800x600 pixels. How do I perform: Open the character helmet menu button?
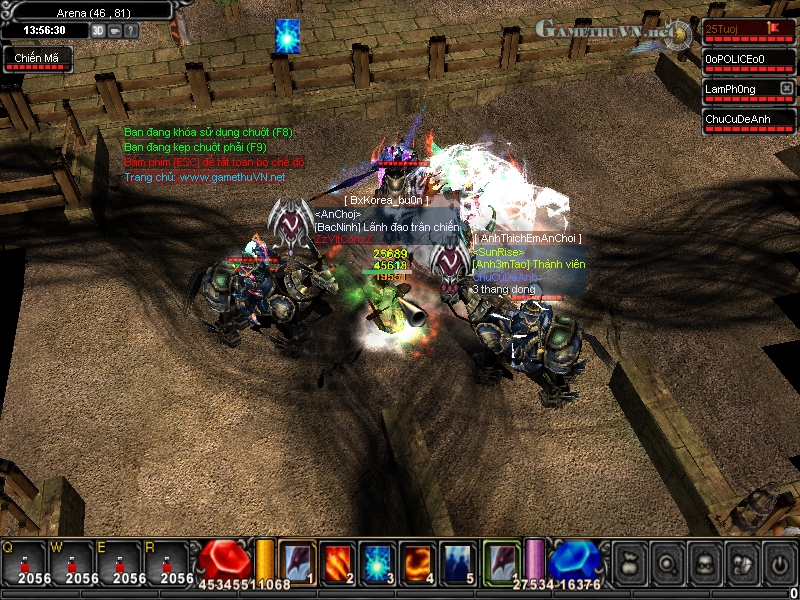point(703,562)
